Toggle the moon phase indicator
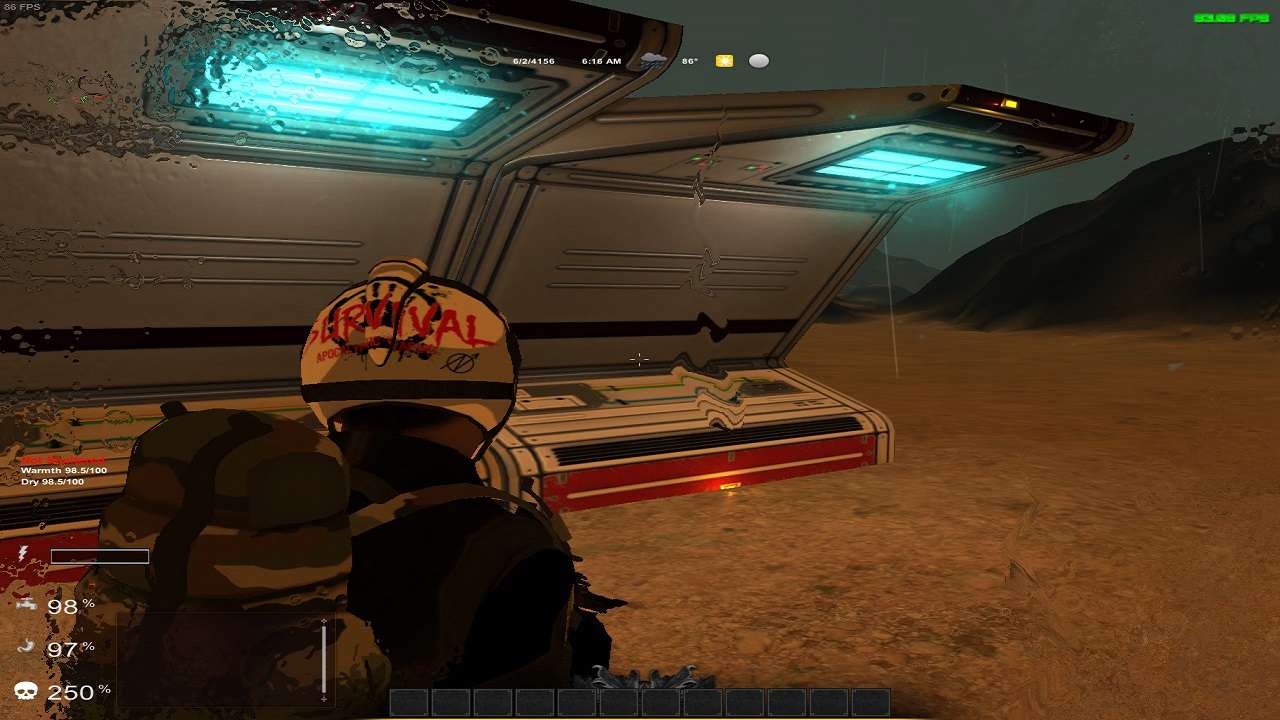 pos(758,60)
